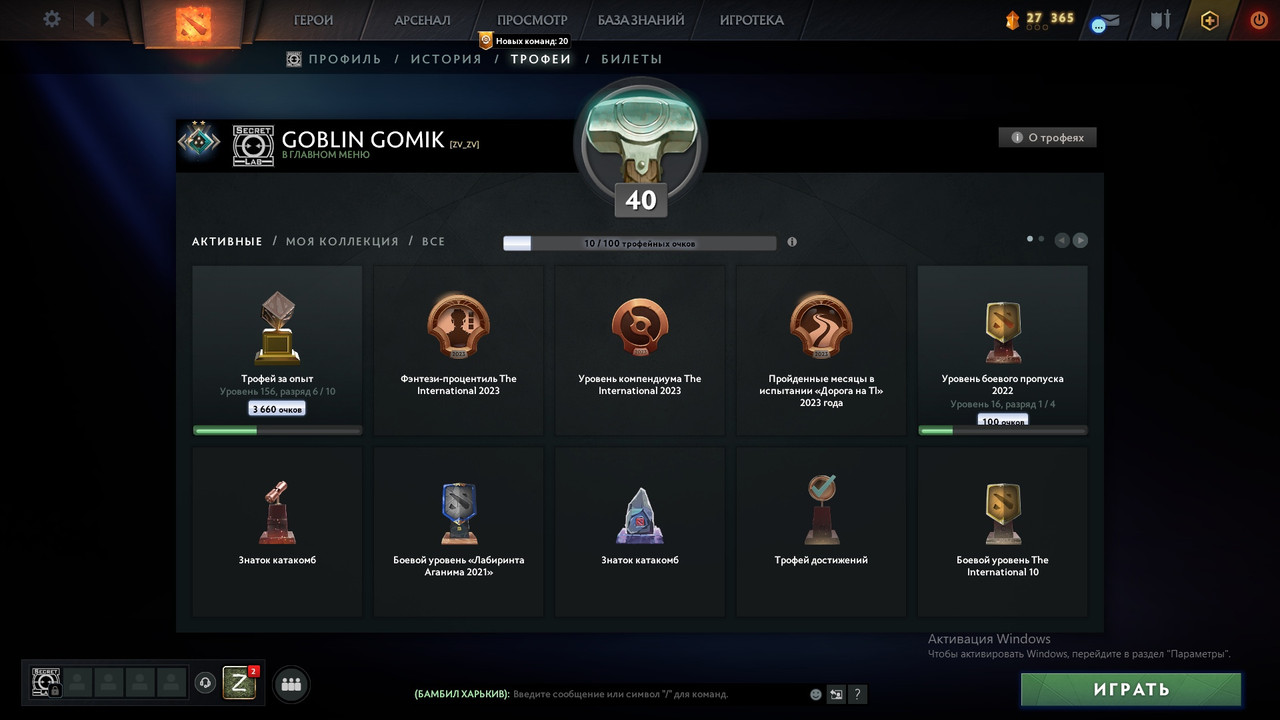
Task: Open the Герои menu
Action: pos(314,20)
